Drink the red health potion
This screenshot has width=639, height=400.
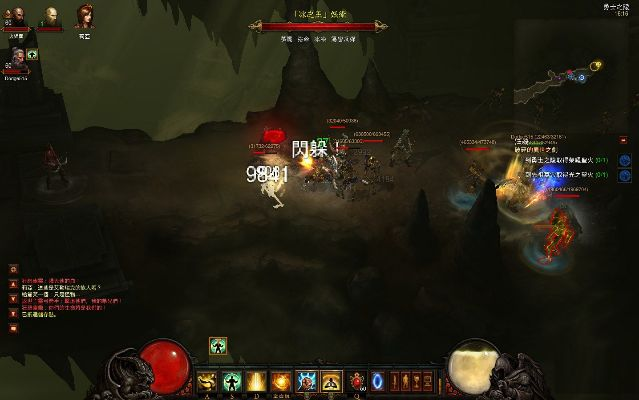pos(357,381)
